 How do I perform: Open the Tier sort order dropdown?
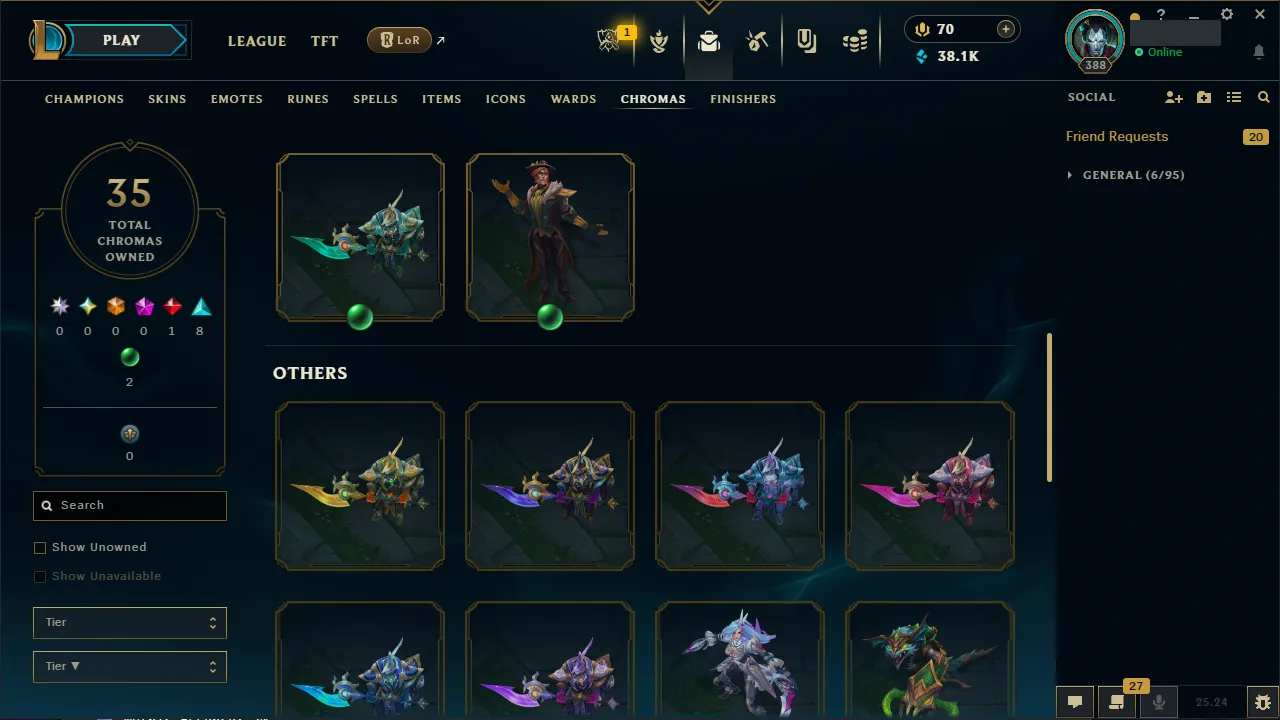(129, 666)
